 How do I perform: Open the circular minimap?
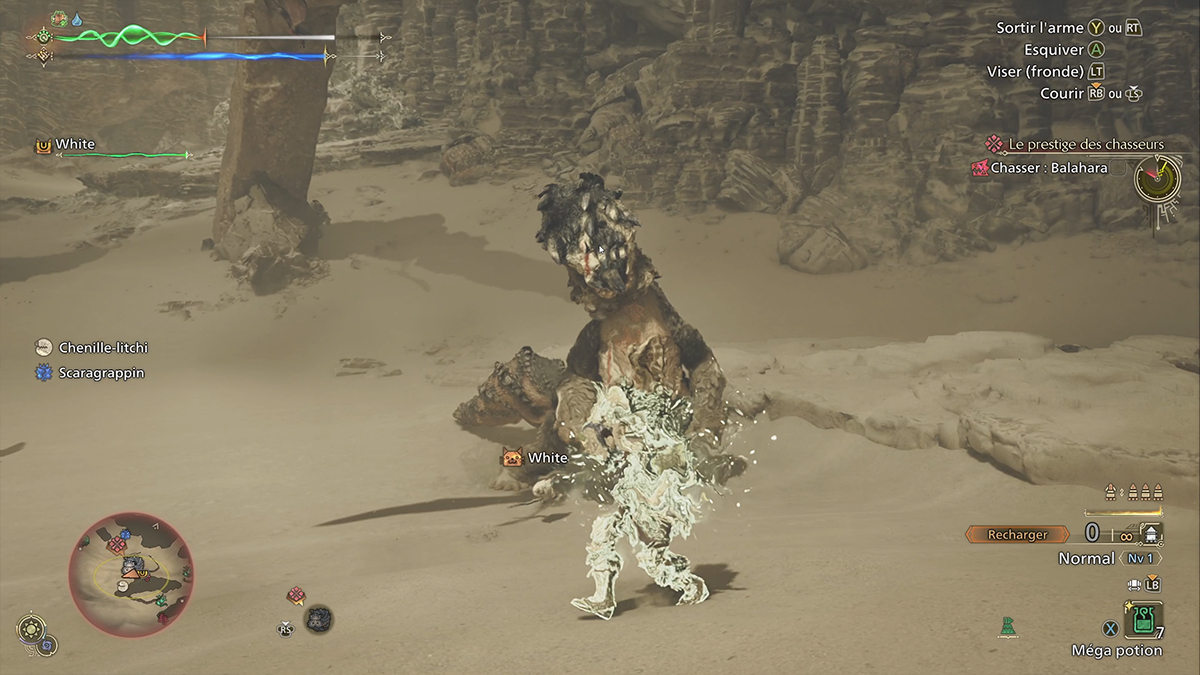[131, 574]
